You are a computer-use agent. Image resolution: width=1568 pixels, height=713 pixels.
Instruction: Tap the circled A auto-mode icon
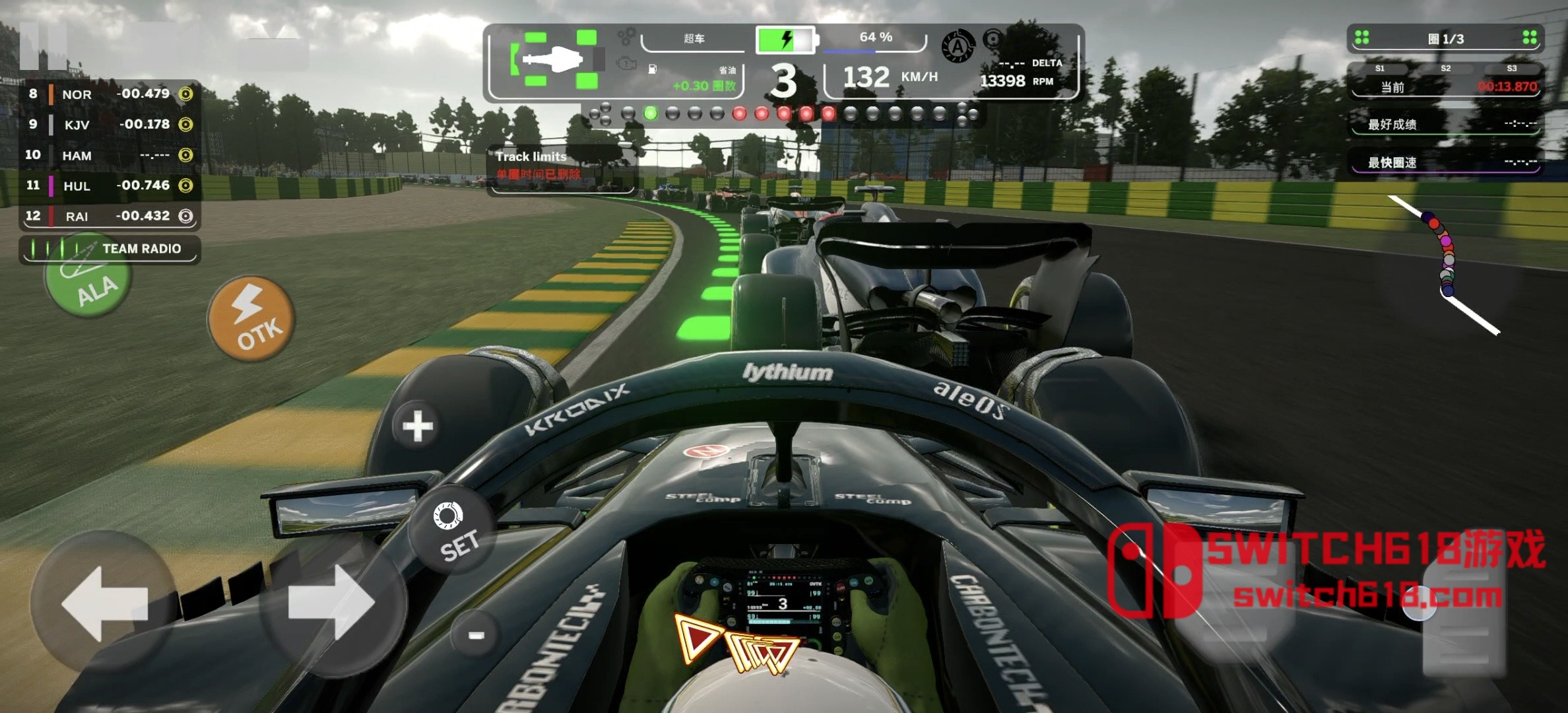click(958, 46)
